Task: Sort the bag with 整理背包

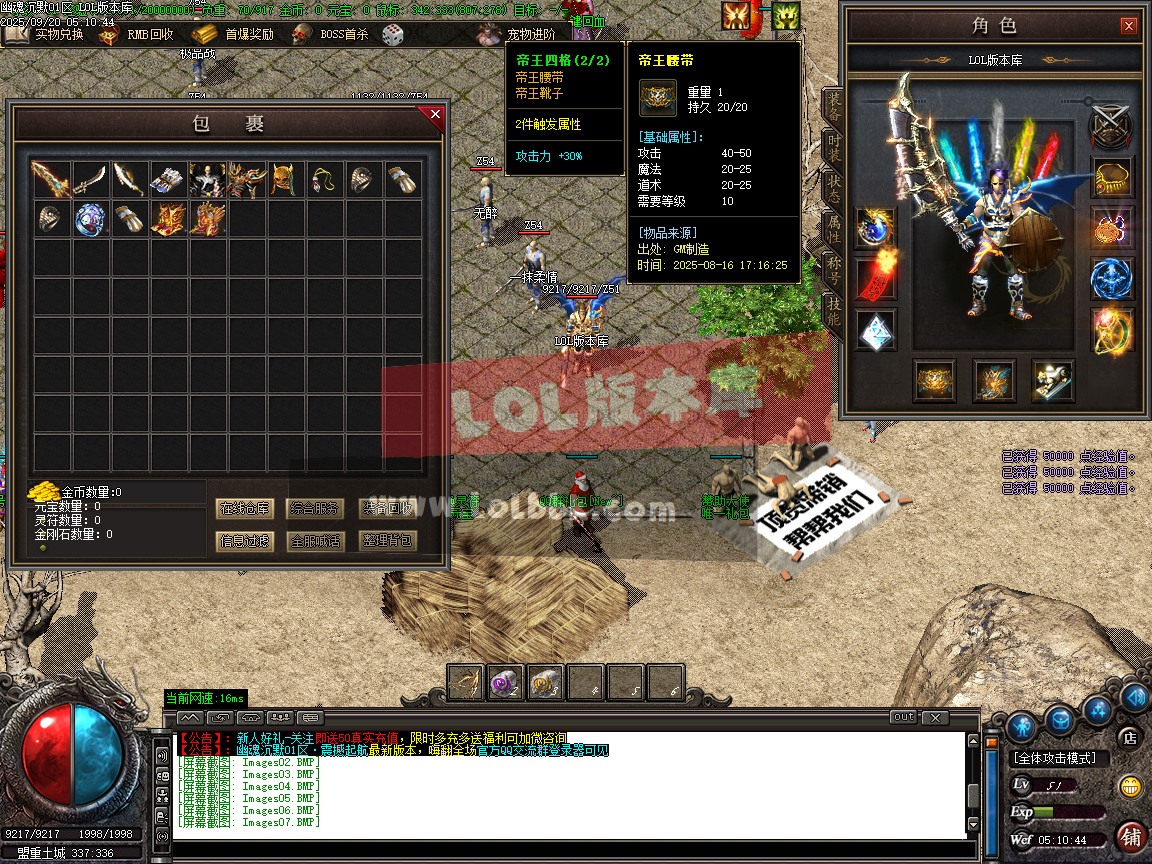Action: (386, 541)
